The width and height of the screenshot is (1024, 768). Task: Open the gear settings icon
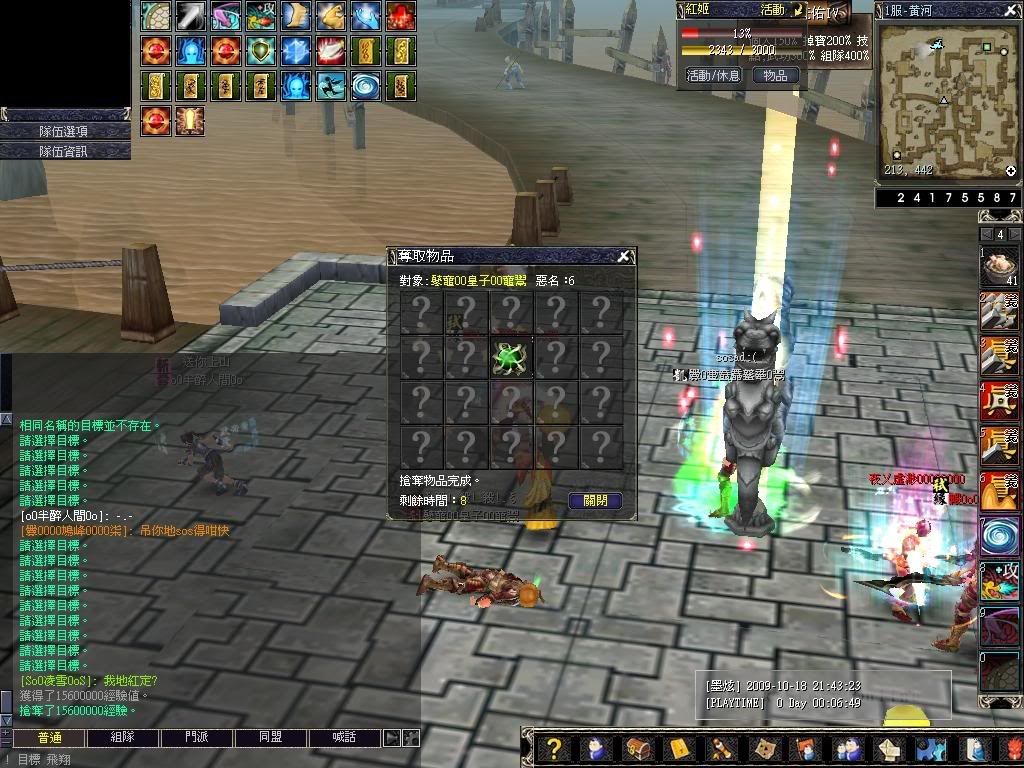click(931, 748)
